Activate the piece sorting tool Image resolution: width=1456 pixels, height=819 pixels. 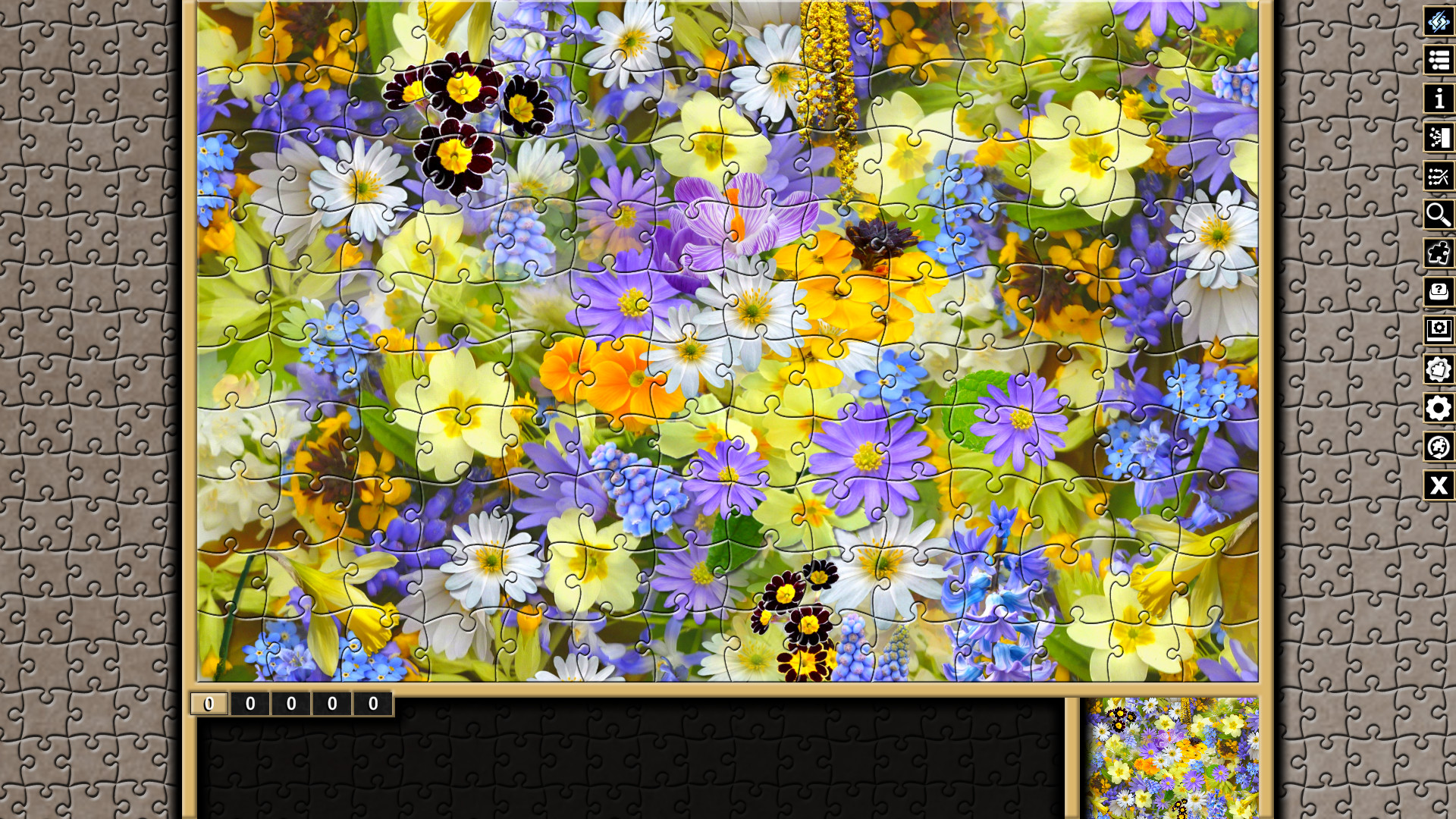click(x=1439, y=138)
